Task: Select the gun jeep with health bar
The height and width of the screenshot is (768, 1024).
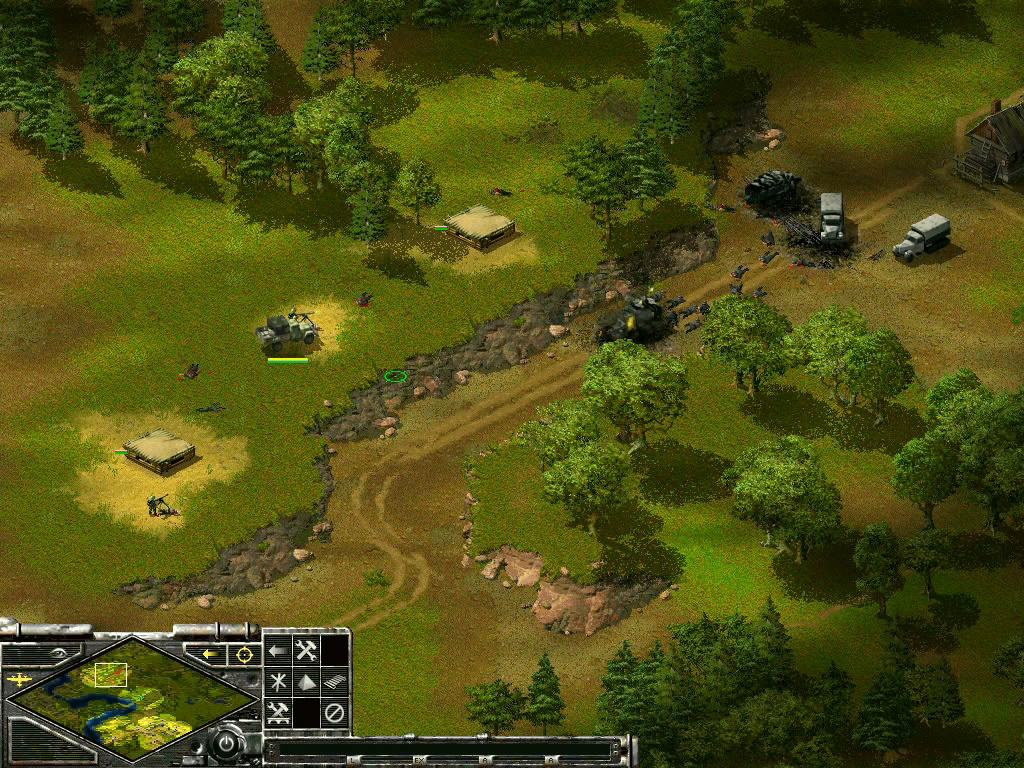Action: (288, 330)
